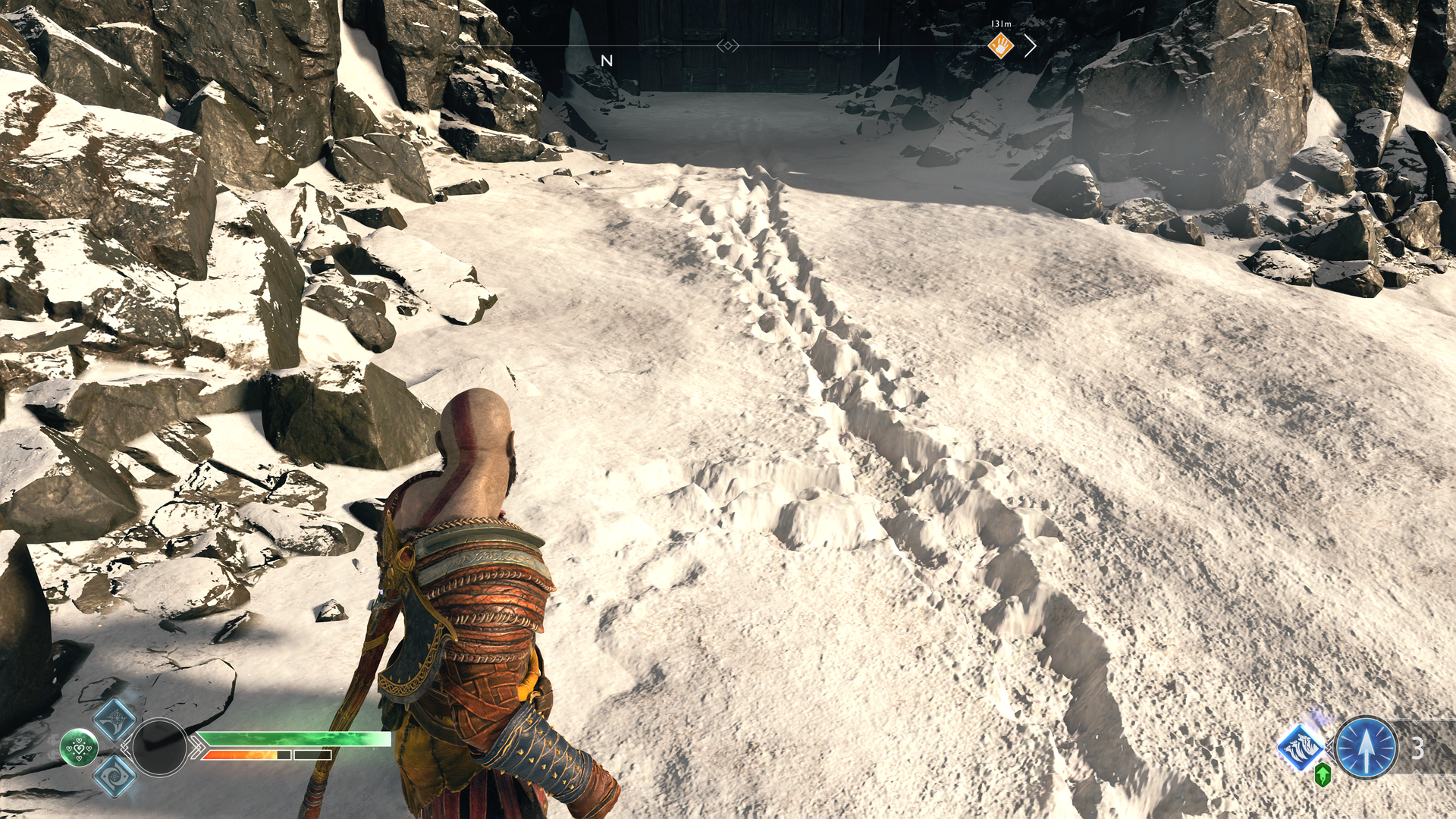The image size is (1456, 819).
Task: Select the blue arrow ammo icon
Action: [1366, 748]
